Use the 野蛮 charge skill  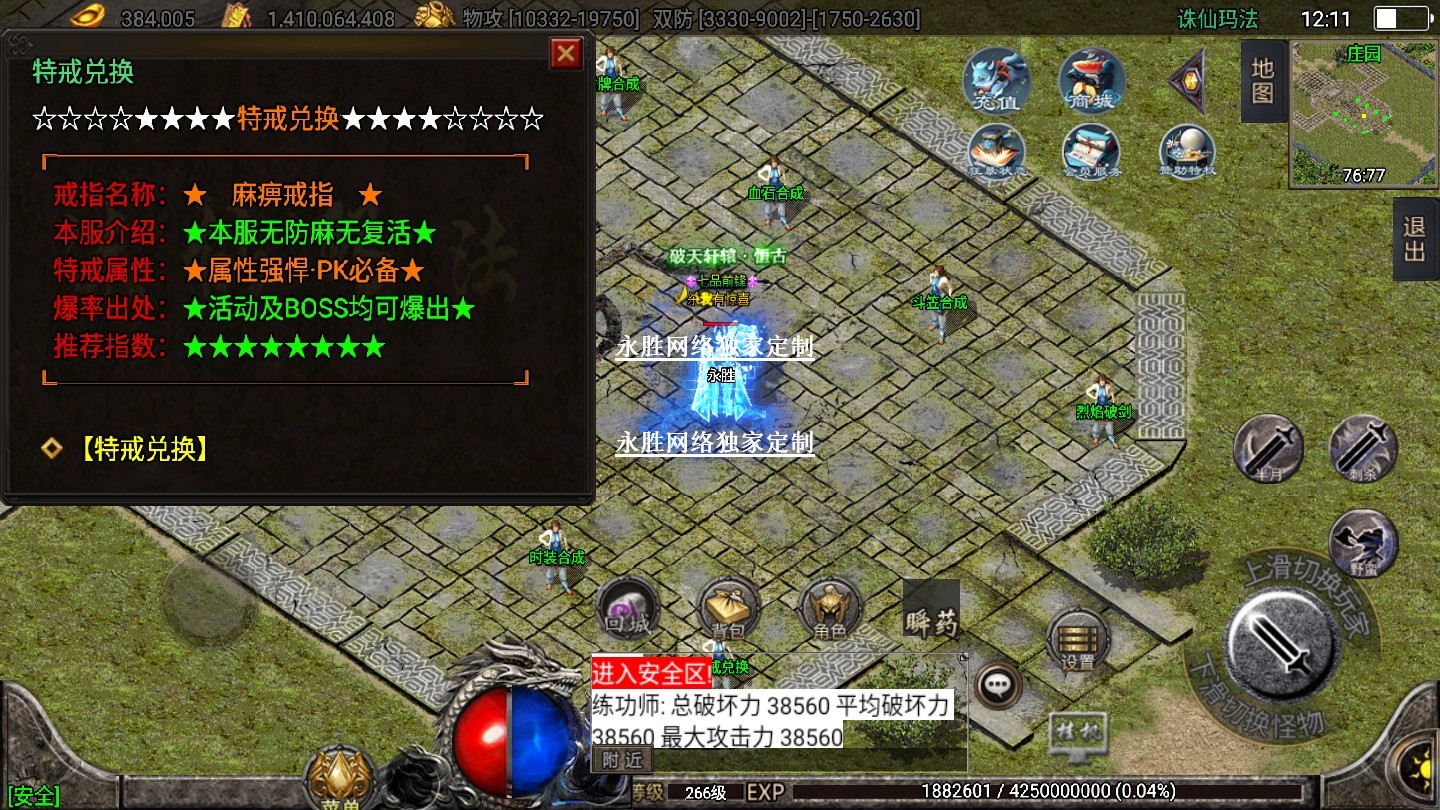pyautogui.click(x=1363, y=543)
